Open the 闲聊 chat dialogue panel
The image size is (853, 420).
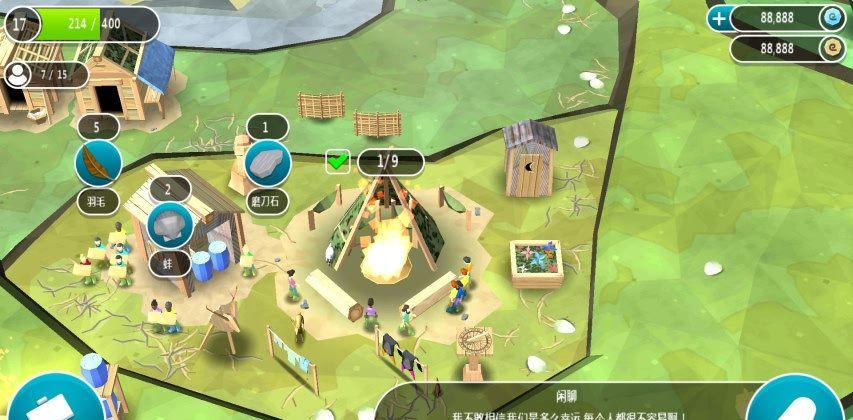click(560, 402)
